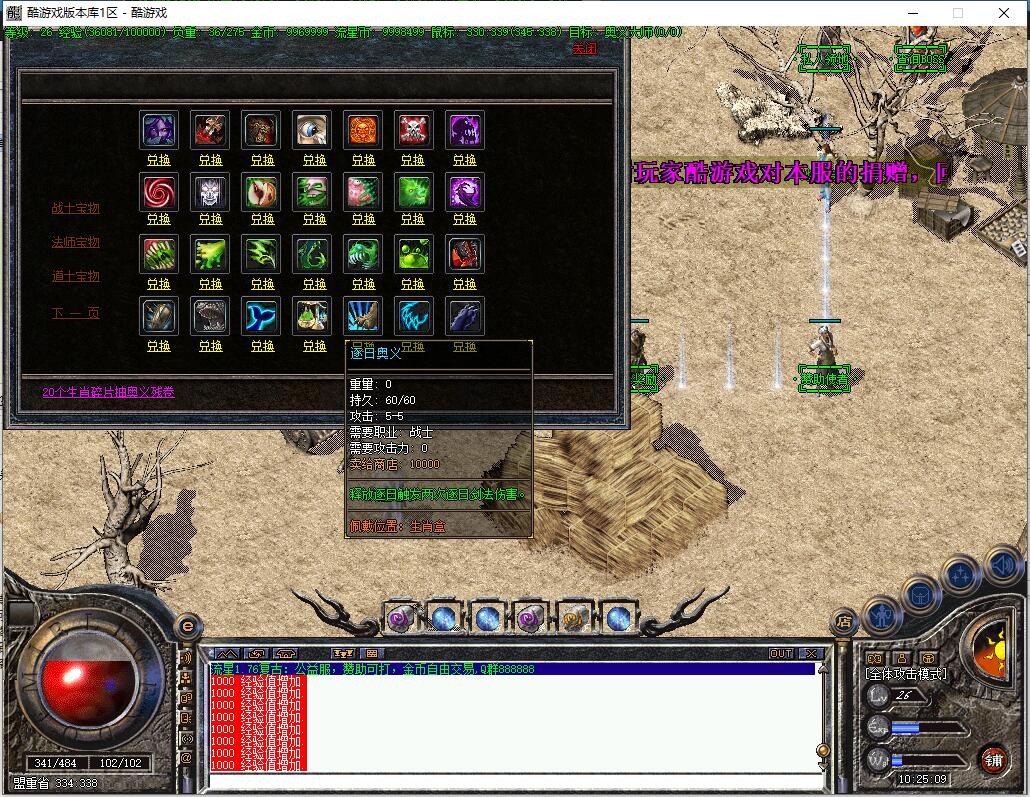Show the 道士宝物 taoist treasures
The width and height of the screenshot is (1030, 797).
[x=76, y=277]
